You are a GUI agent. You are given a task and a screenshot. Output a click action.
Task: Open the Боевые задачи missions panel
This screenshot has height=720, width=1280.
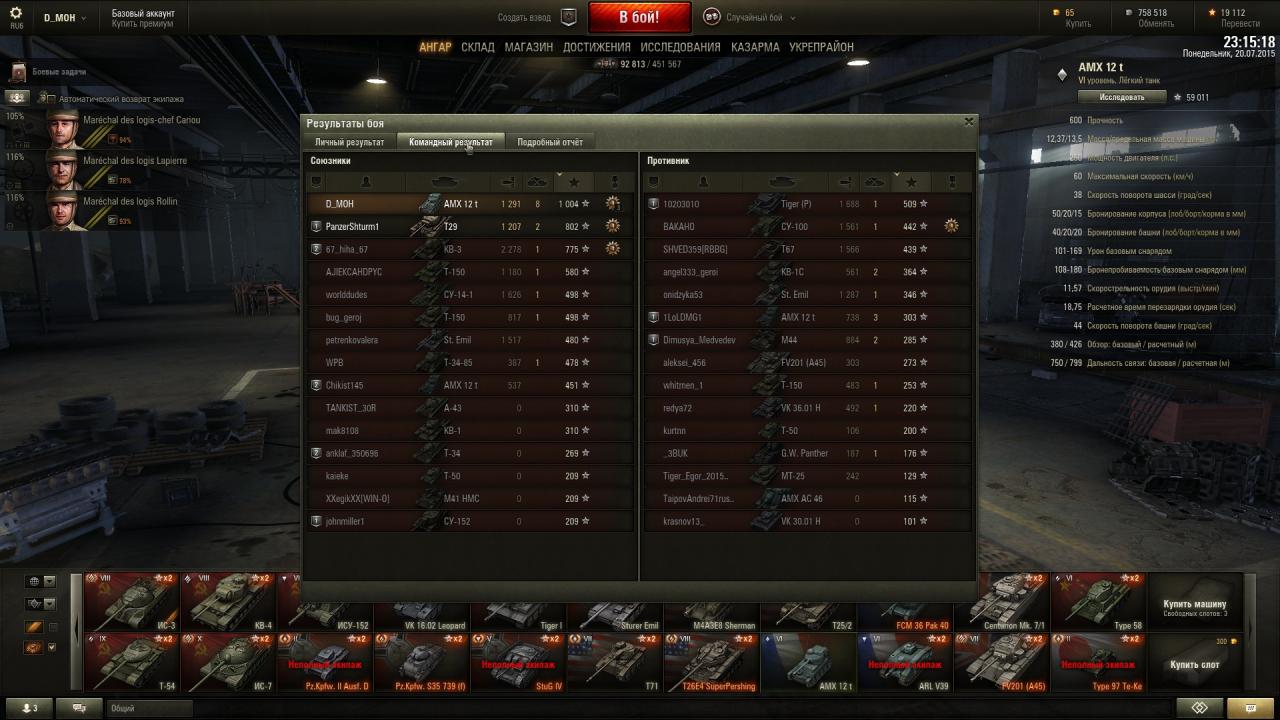[59, 72]
